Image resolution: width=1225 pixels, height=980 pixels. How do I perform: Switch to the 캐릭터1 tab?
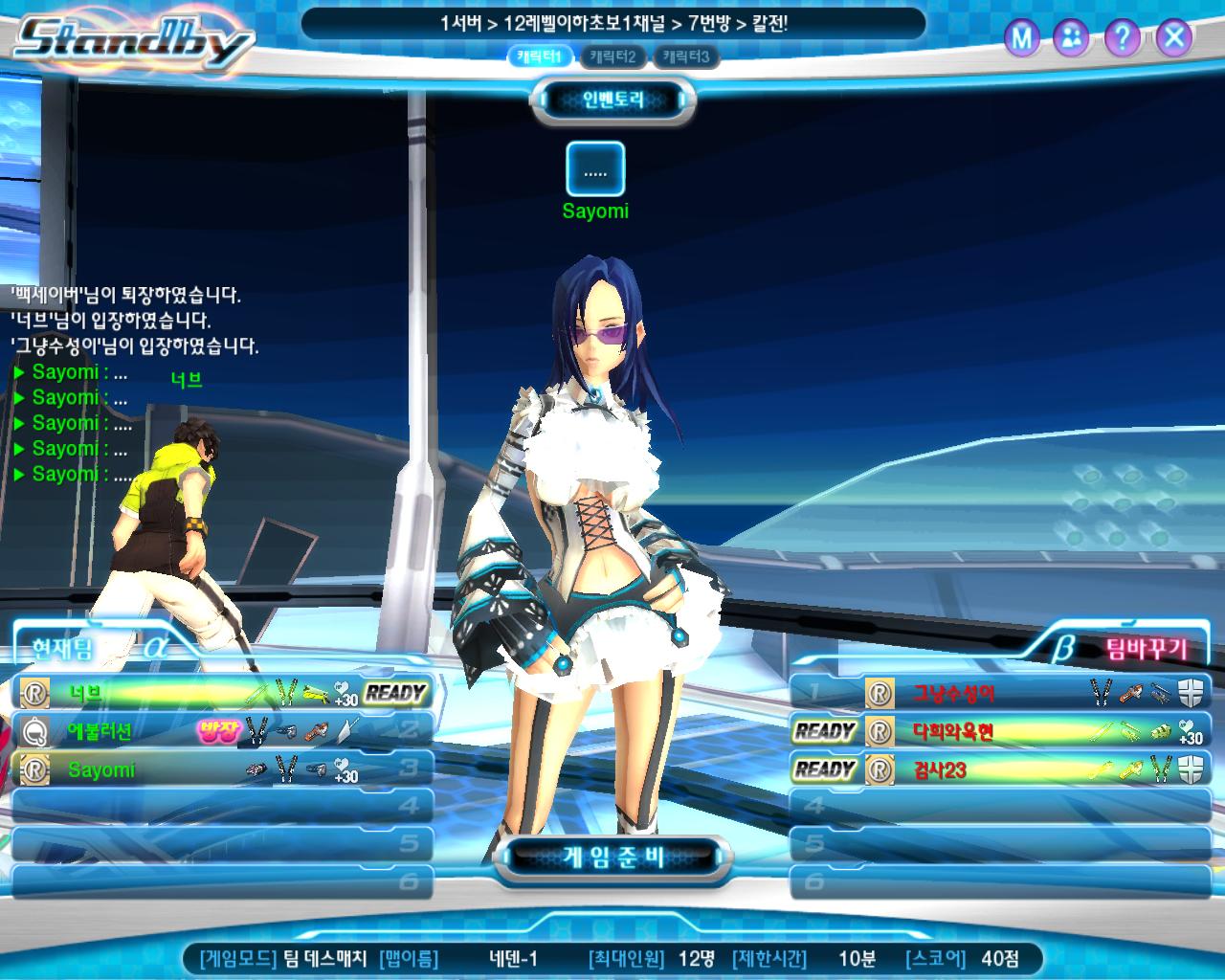544,57
